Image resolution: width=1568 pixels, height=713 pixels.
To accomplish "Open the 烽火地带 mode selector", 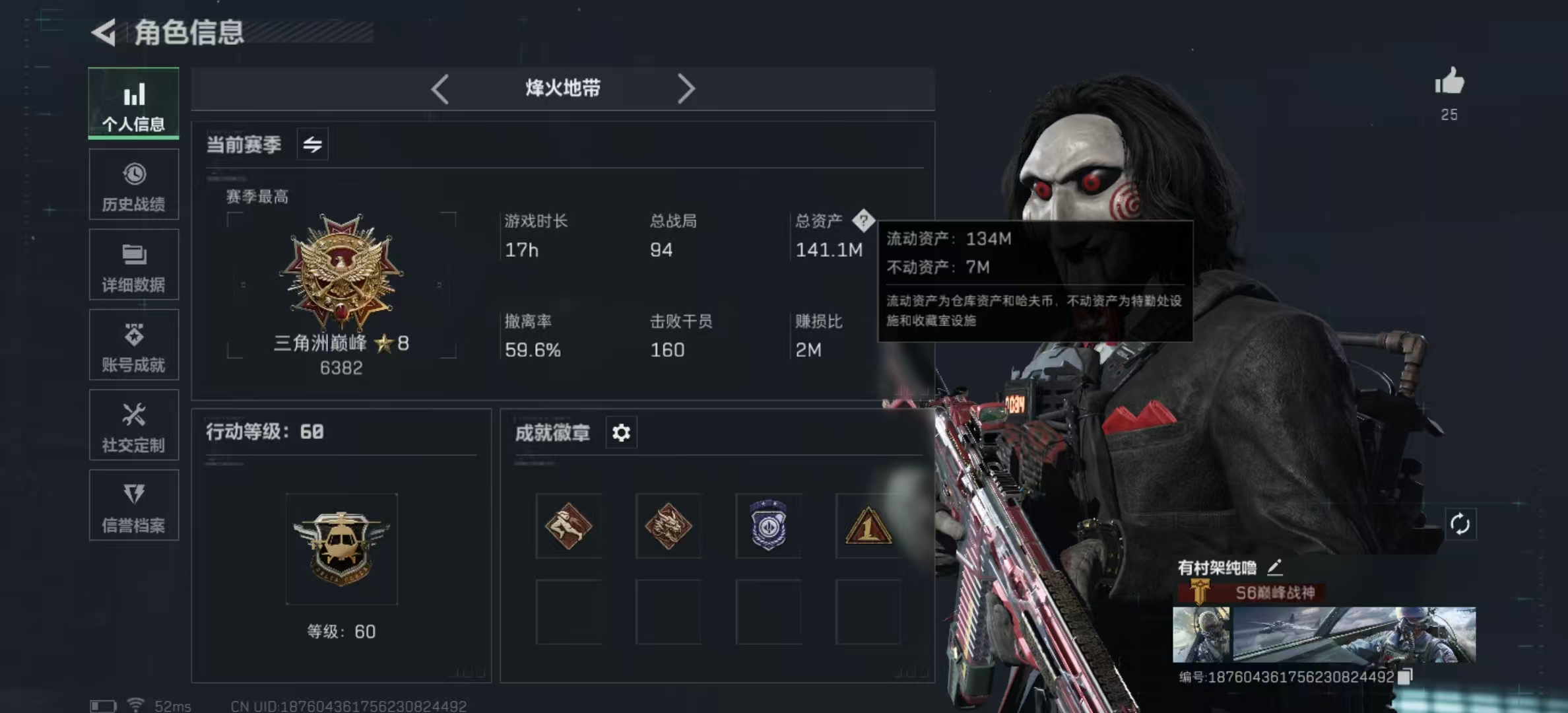I will tap(562, 88).
